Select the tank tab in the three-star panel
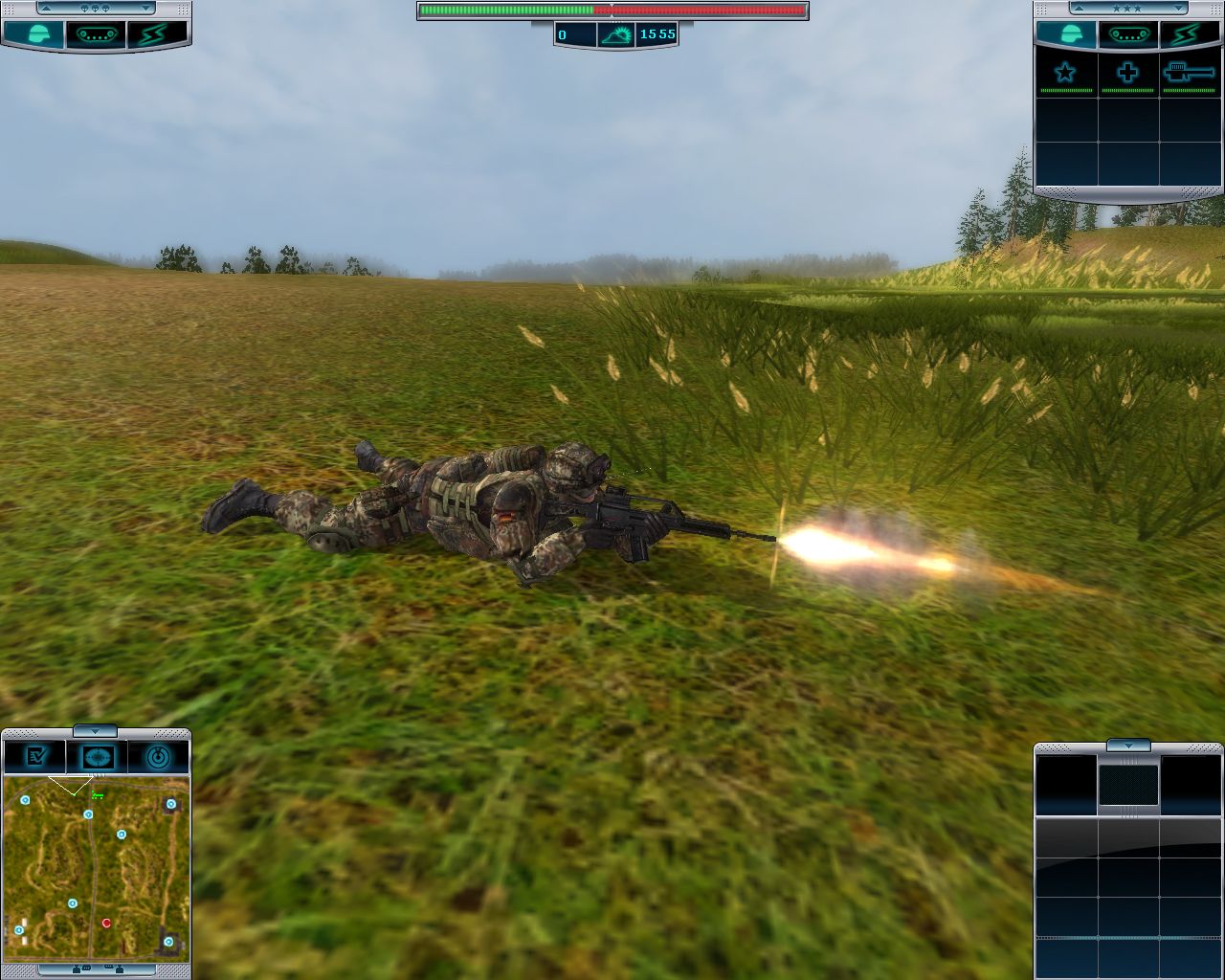1225x980 pixels. point(1127,35)
